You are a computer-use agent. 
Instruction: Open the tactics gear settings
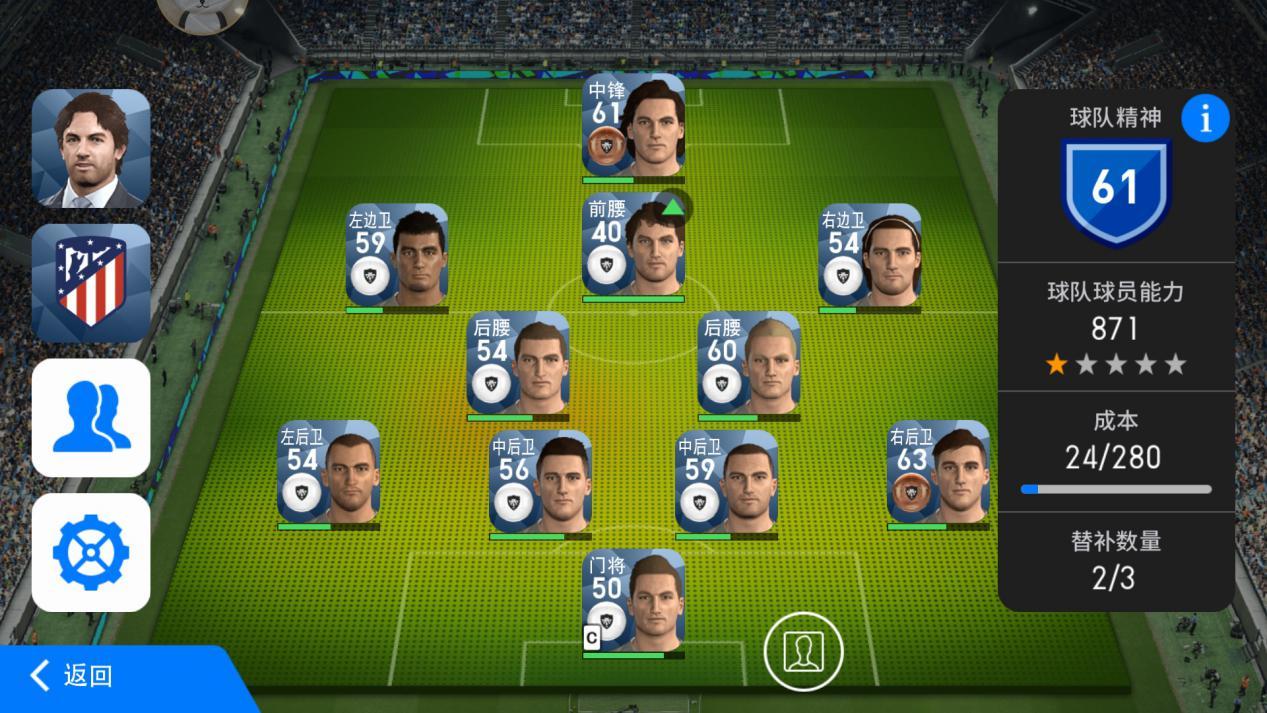(91, 552)
